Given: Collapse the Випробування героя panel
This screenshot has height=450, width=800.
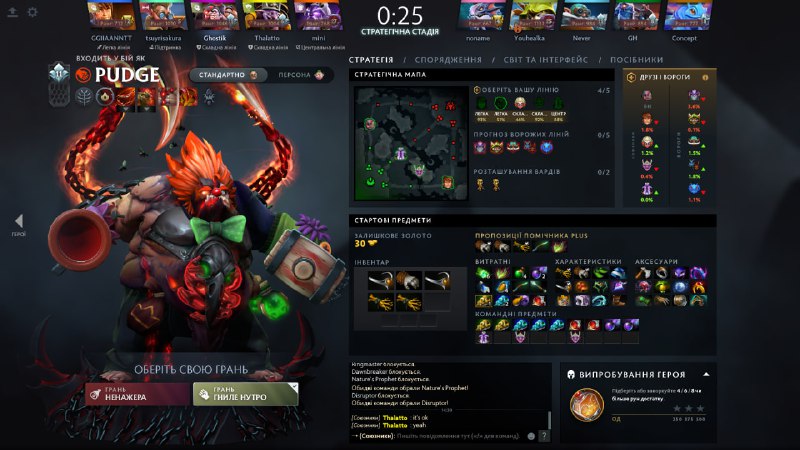Looking at the screenshot, I should coord(705,374).
